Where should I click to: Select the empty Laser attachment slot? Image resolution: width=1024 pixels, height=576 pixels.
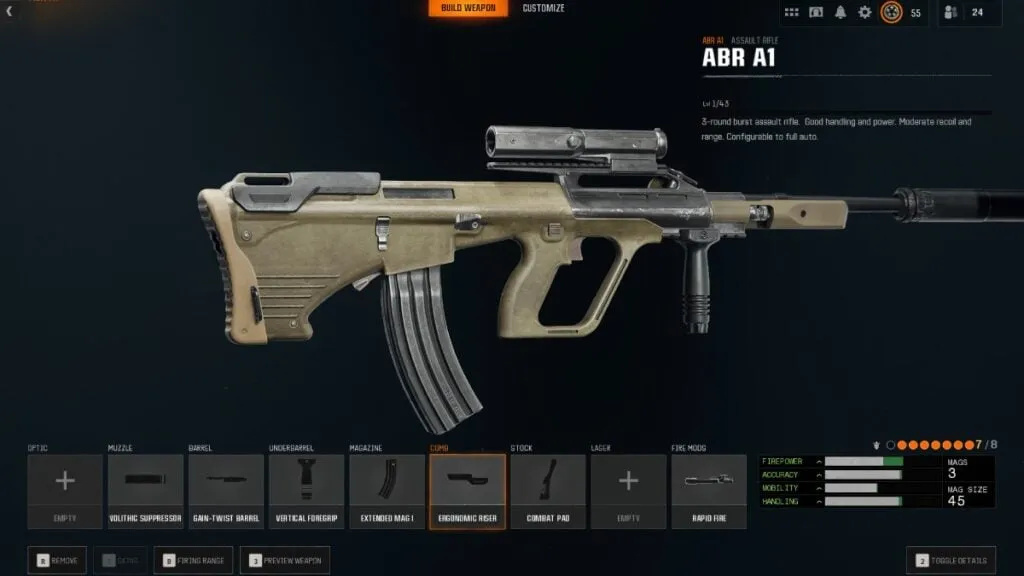pyautogui.click(x=628, y=491)
